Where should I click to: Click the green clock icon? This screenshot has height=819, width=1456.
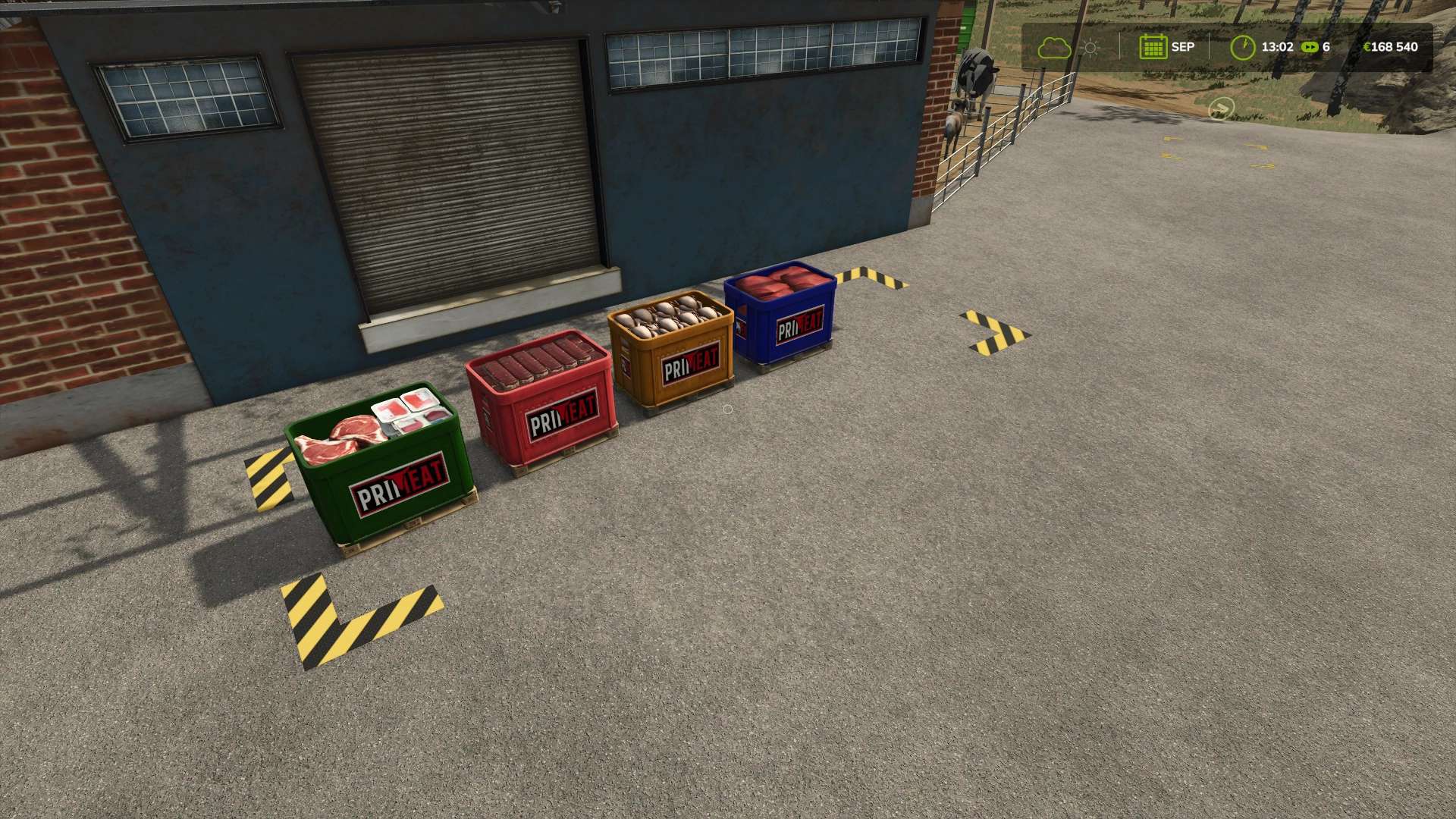[1242, 47]
